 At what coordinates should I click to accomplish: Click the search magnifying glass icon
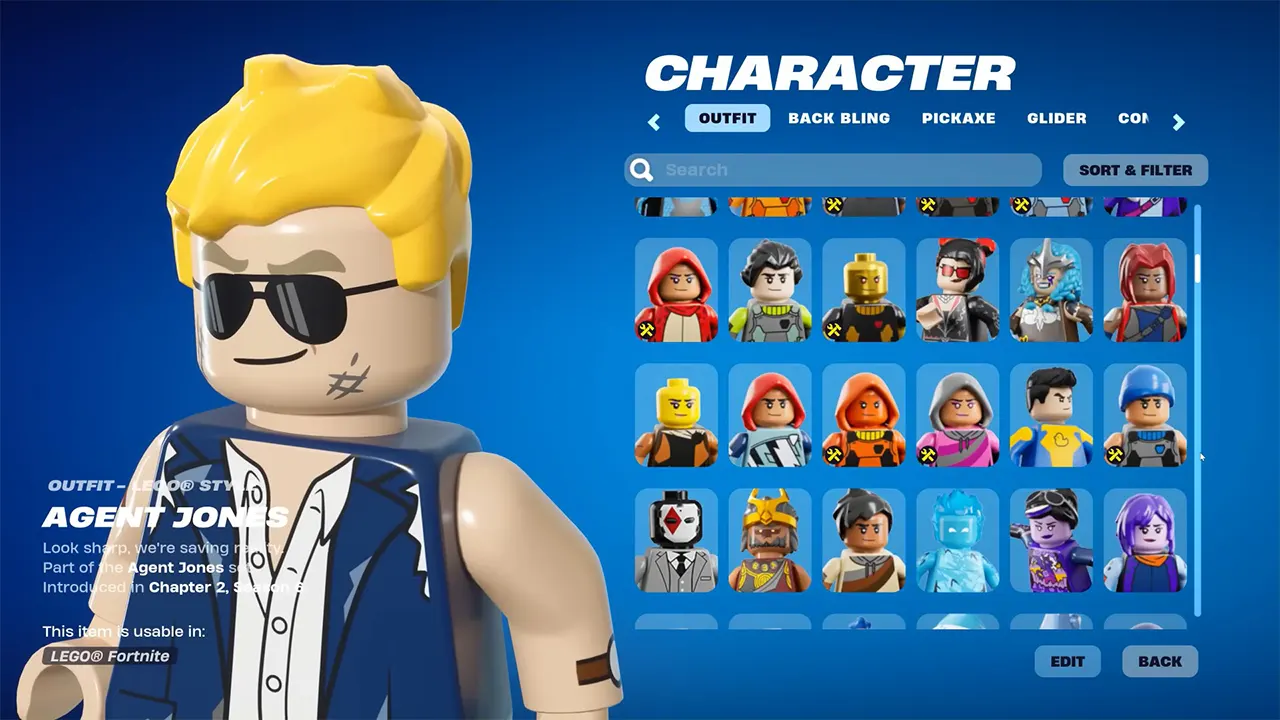[640, 169]
